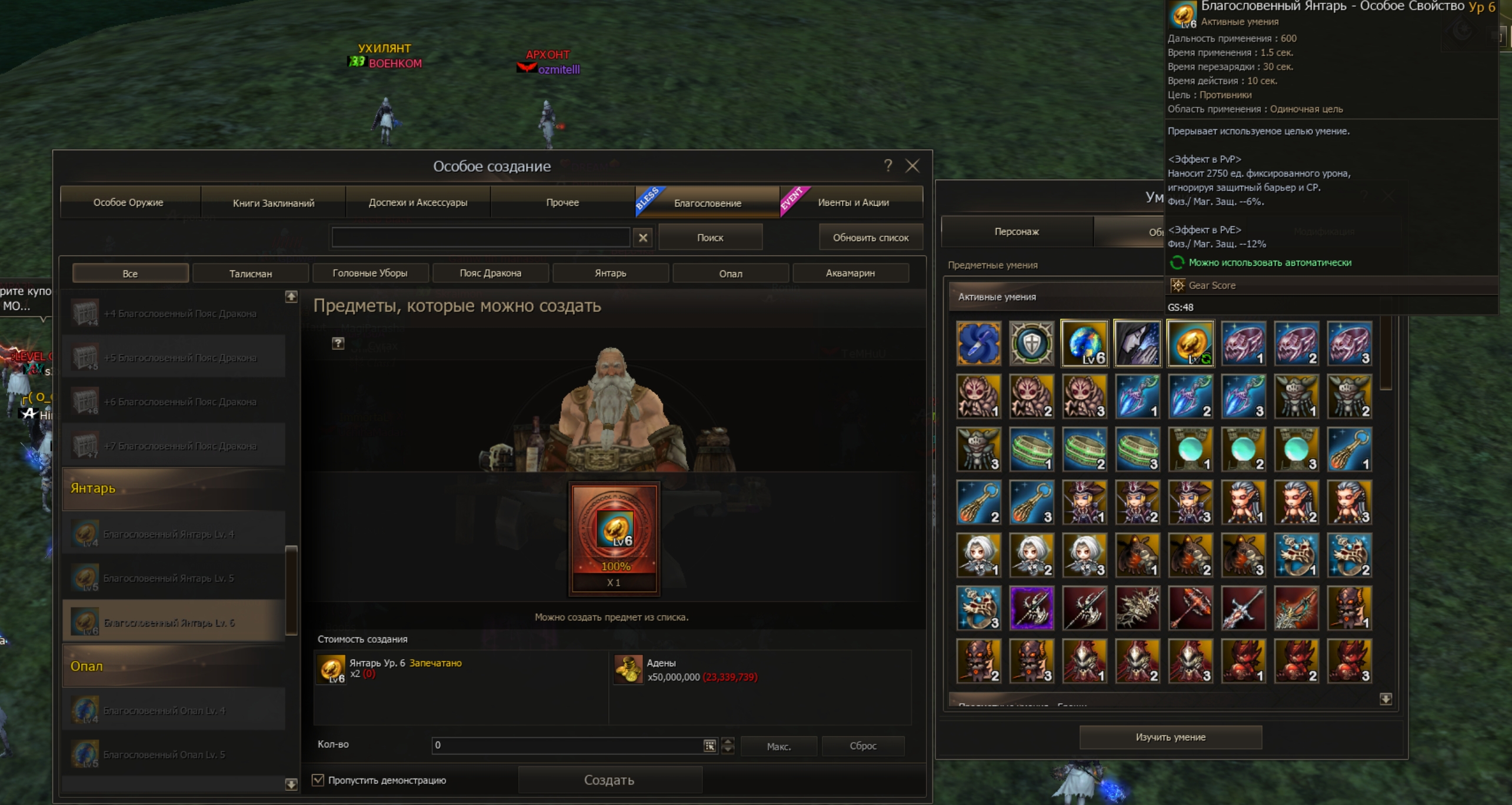
Task: Click the Изучить умение button
Action: coord(1170,737)
